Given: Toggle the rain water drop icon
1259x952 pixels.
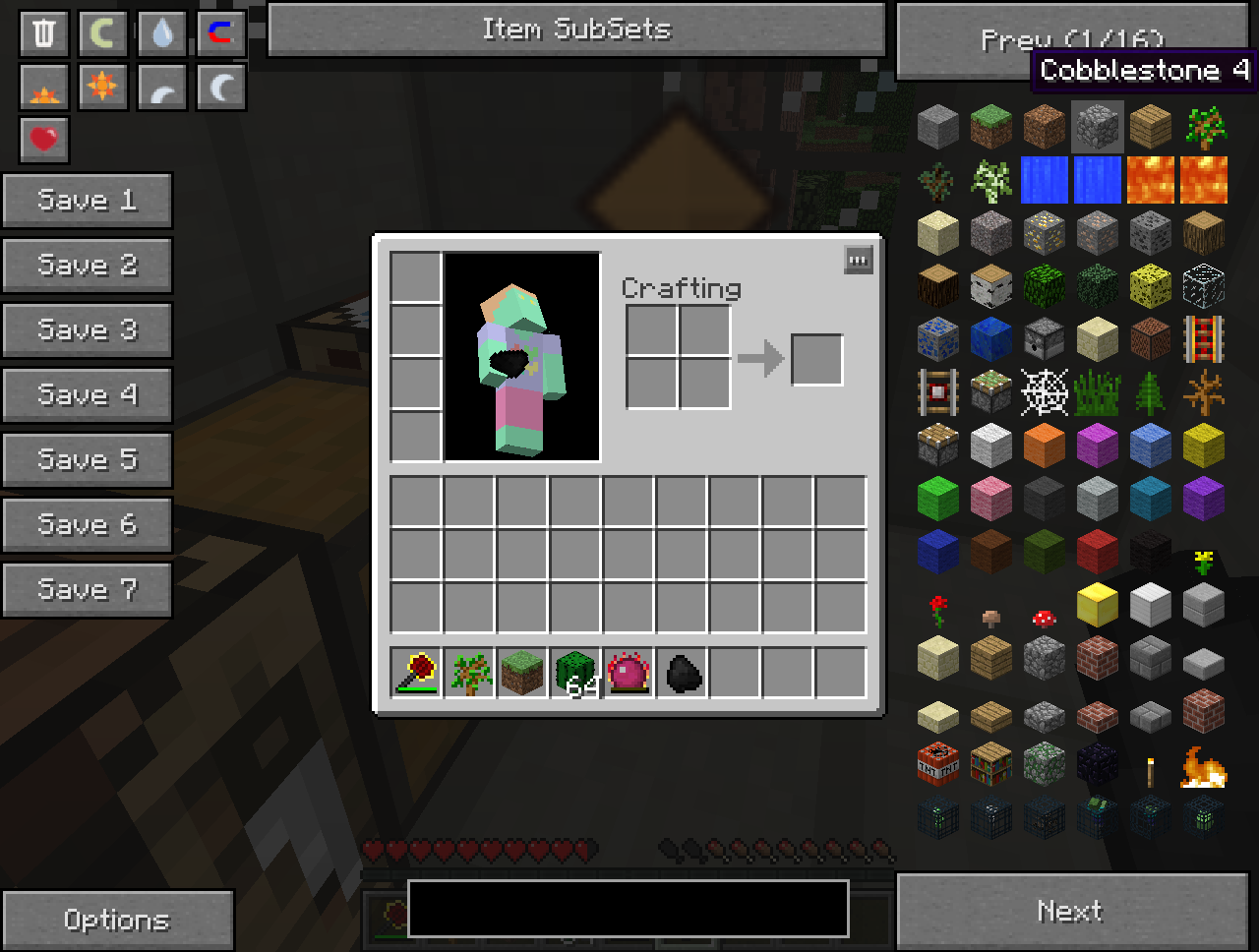Looking at the screenshot, I should point(162,33).
